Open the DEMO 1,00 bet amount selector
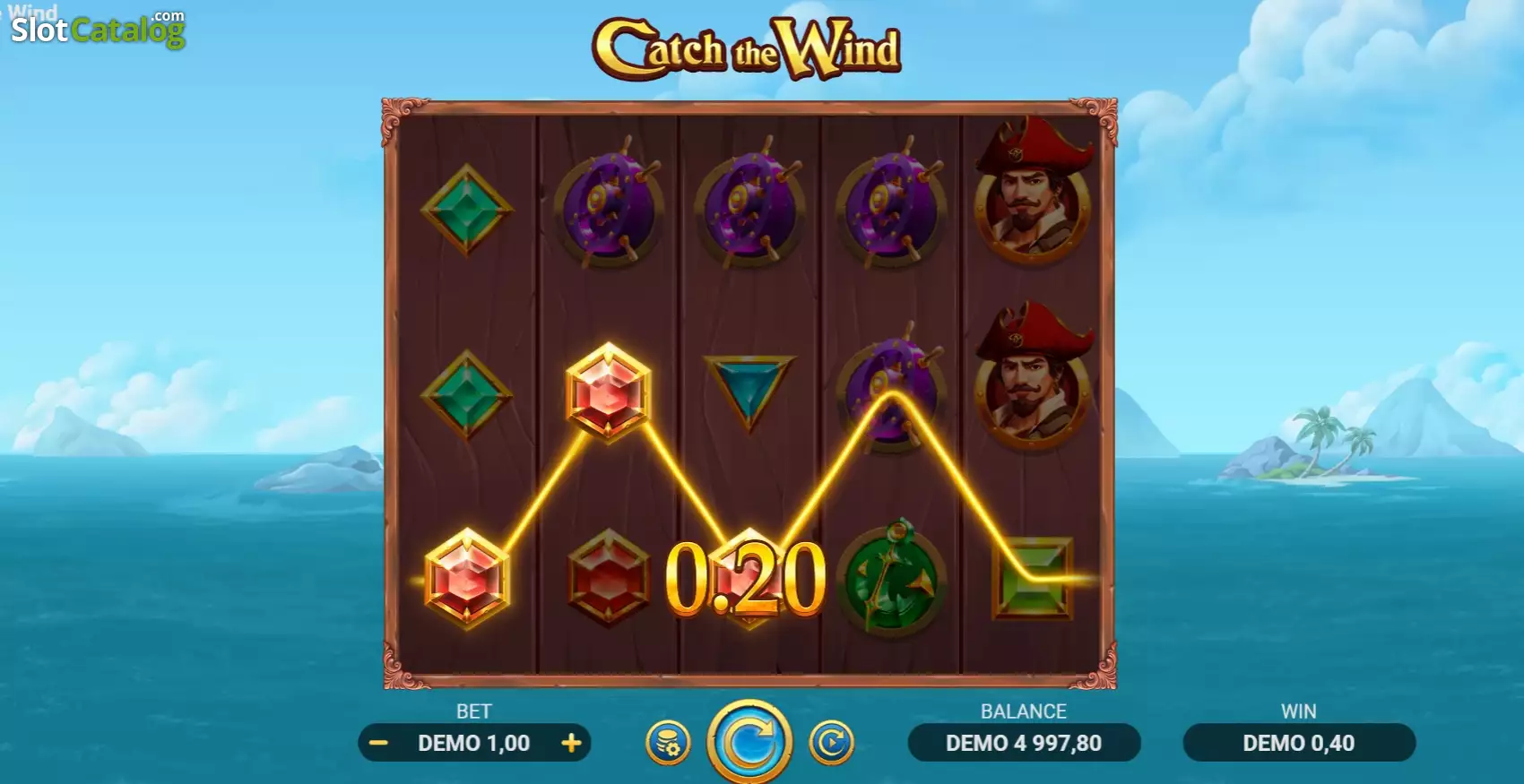 (475, 743)
